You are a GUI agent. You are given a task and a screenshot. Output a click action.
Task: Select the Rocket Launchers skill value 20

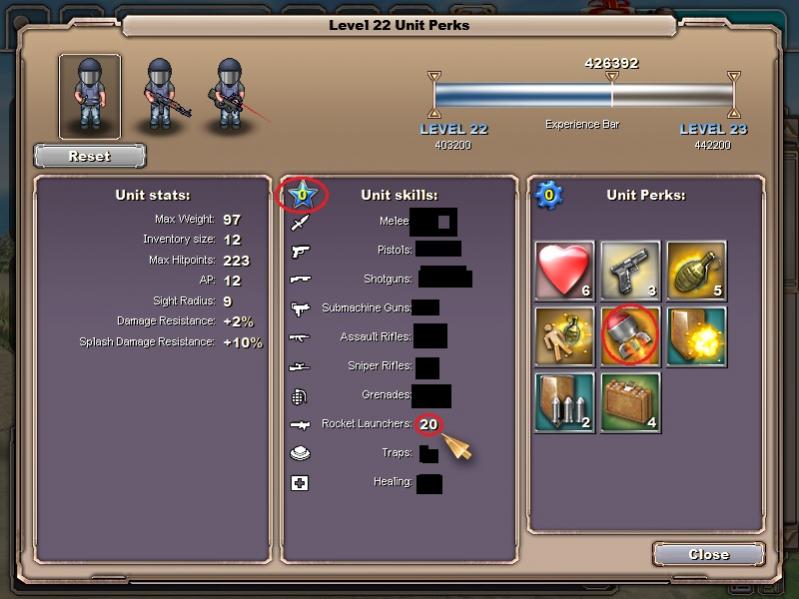click(429, 424)
